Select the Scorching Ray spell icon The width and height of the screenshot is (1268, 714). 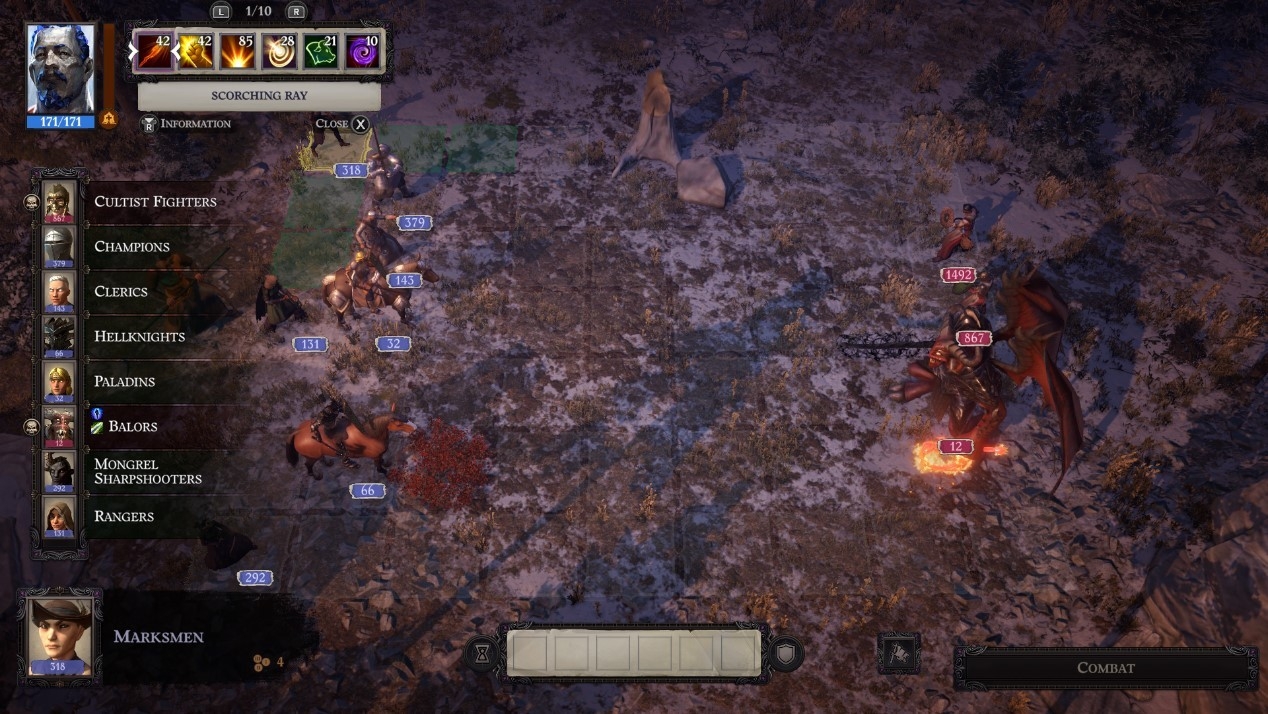point(154,52)
